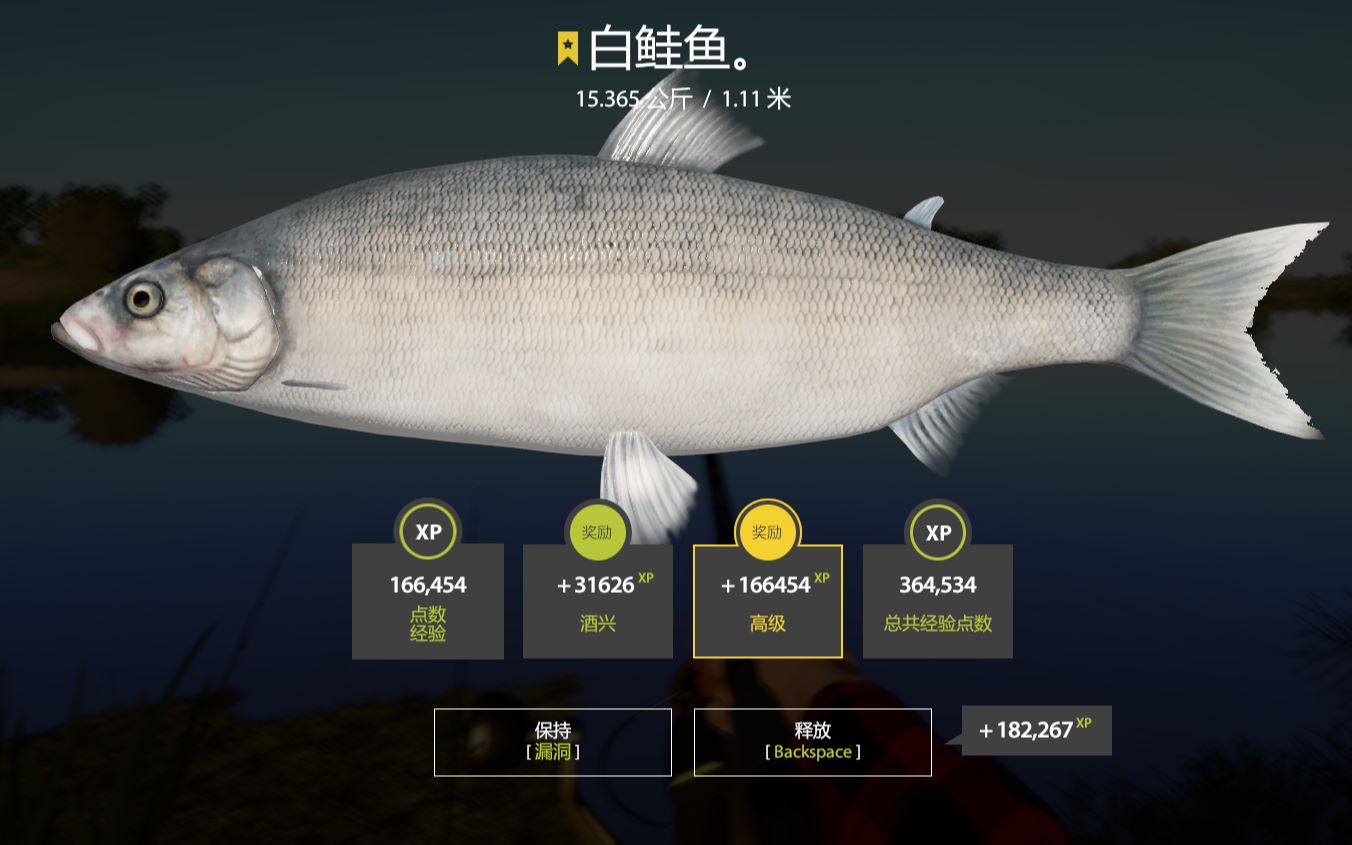Click the yellow star ribbon beside the fish title

[566, 46]
